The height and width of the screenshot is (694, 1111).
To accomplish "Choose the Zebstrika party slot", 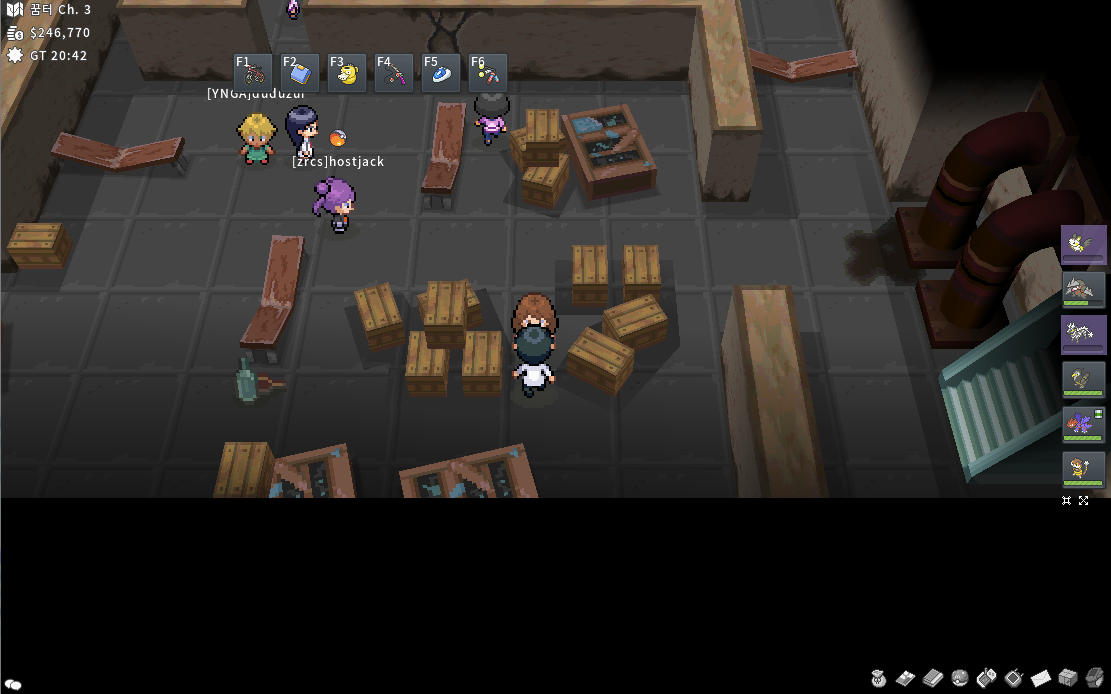I will tap(1083, 335).
